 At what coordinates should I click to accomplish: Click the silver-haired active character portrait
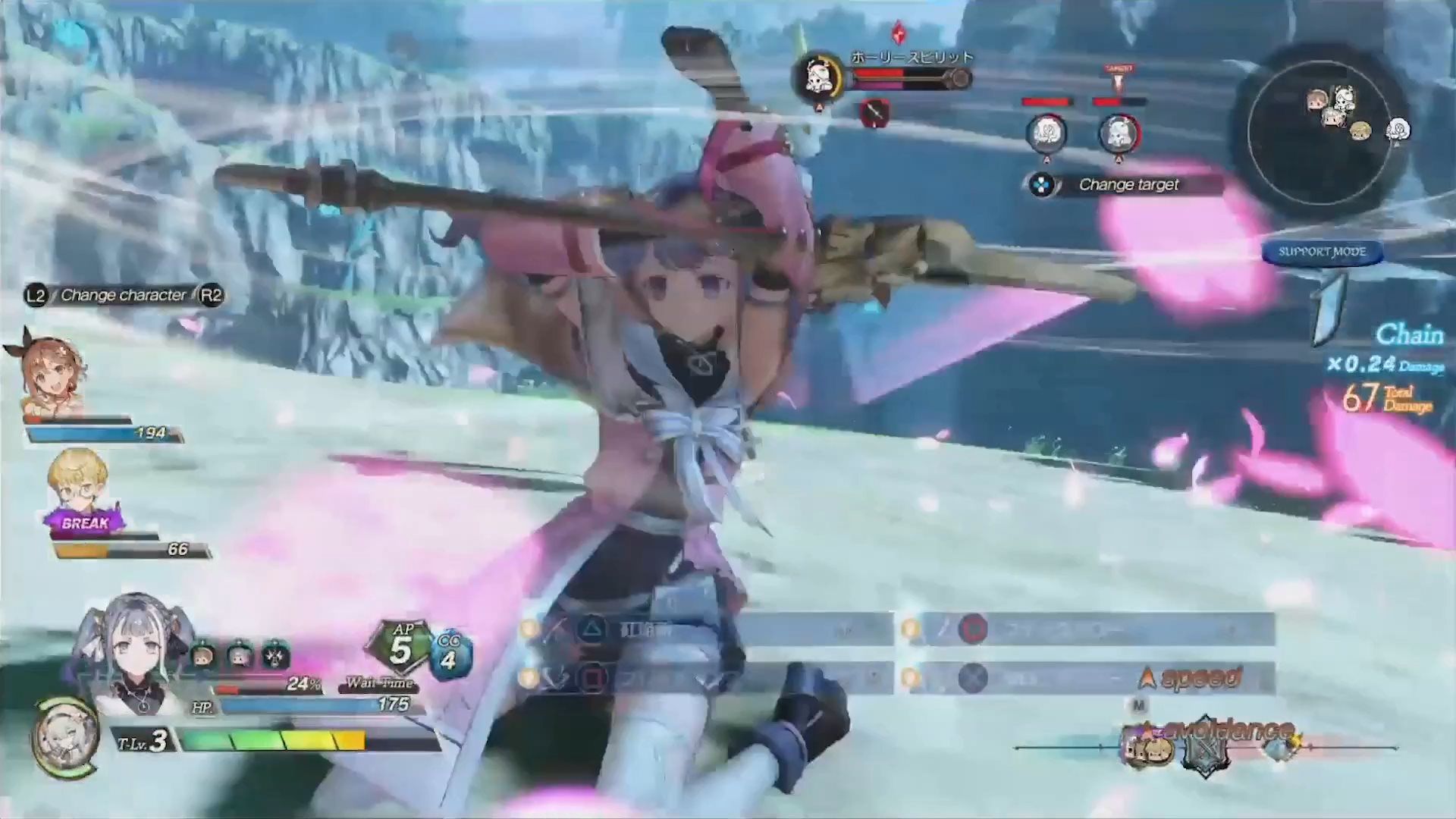click(x=133, y=652)
